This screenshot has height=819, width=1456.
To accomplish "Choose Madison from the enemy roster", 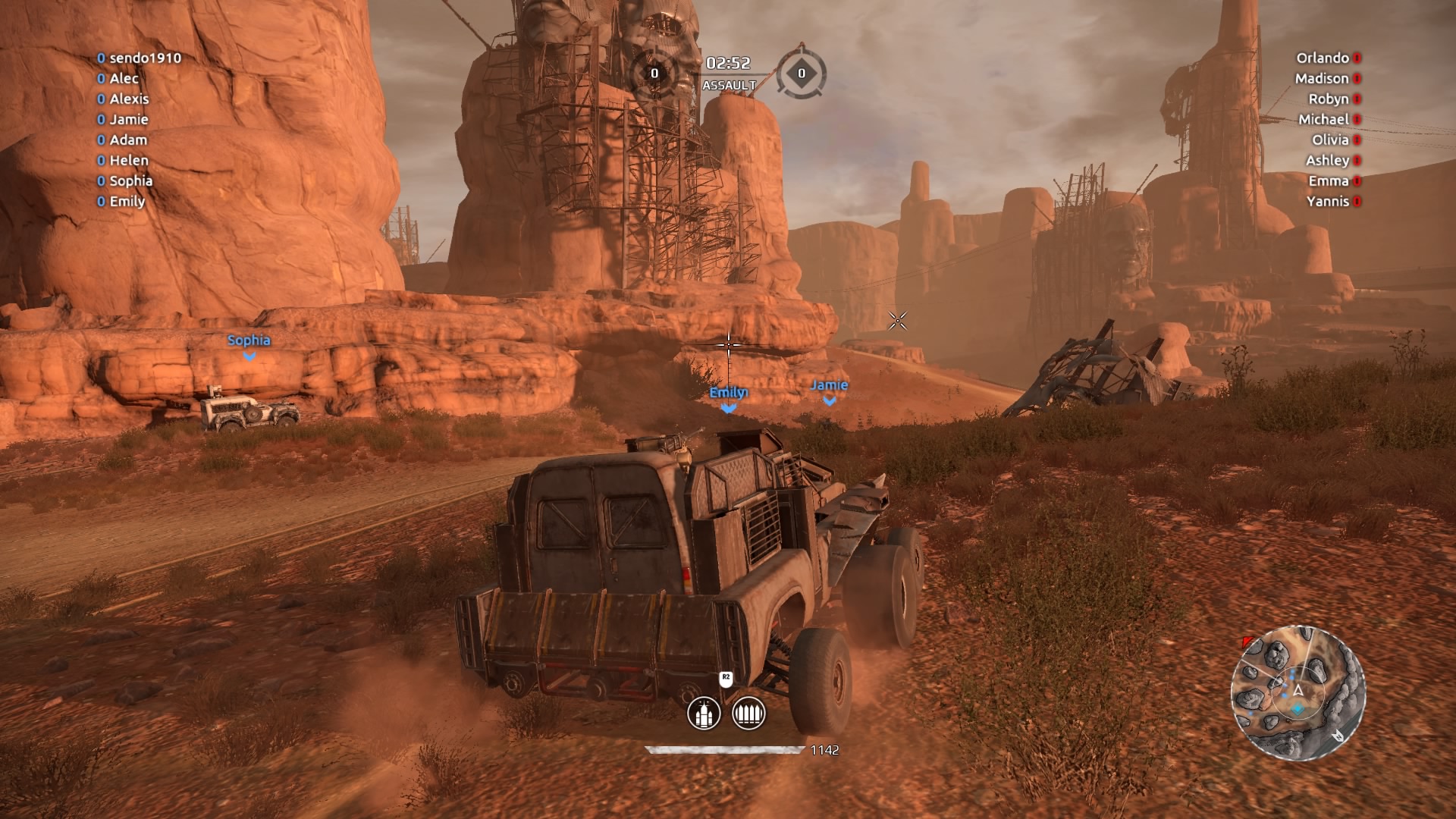I will pos(1322,78).
